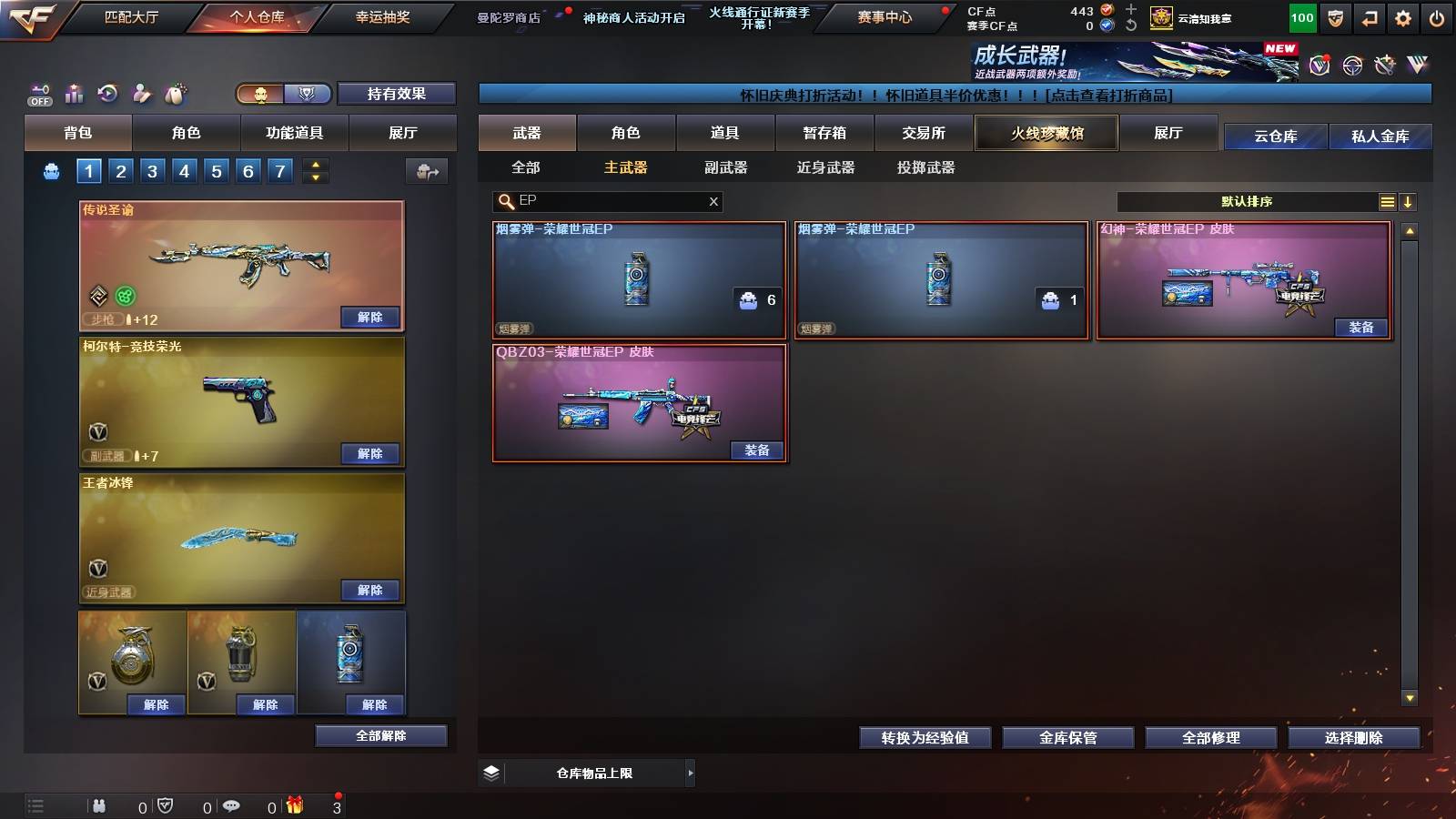This screenshot has width=1456, height=819.
Task: Expand 仓库物品上限 with its right arrow
Action: (690, 773)
